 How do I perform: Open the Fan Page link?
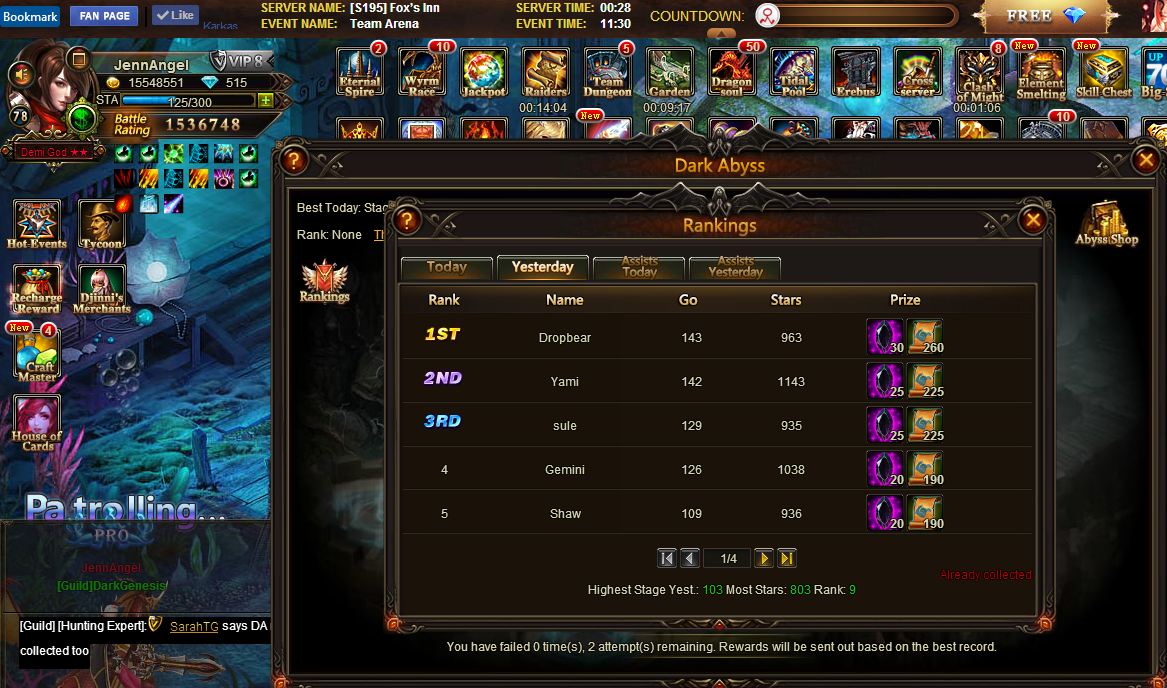tap(104, 16)
